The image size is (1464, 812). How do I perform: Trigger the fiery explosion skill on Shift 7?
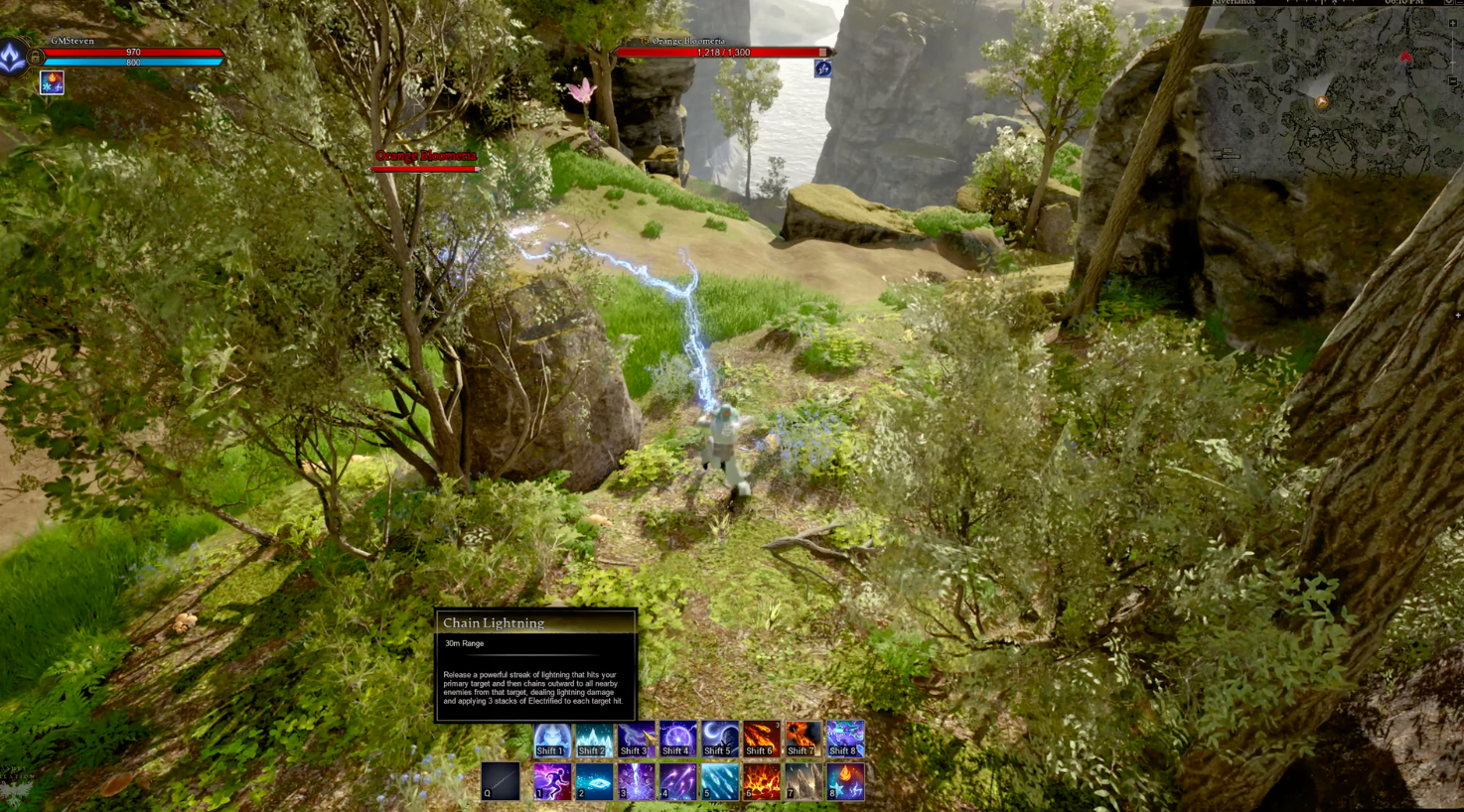pos(803,739)
